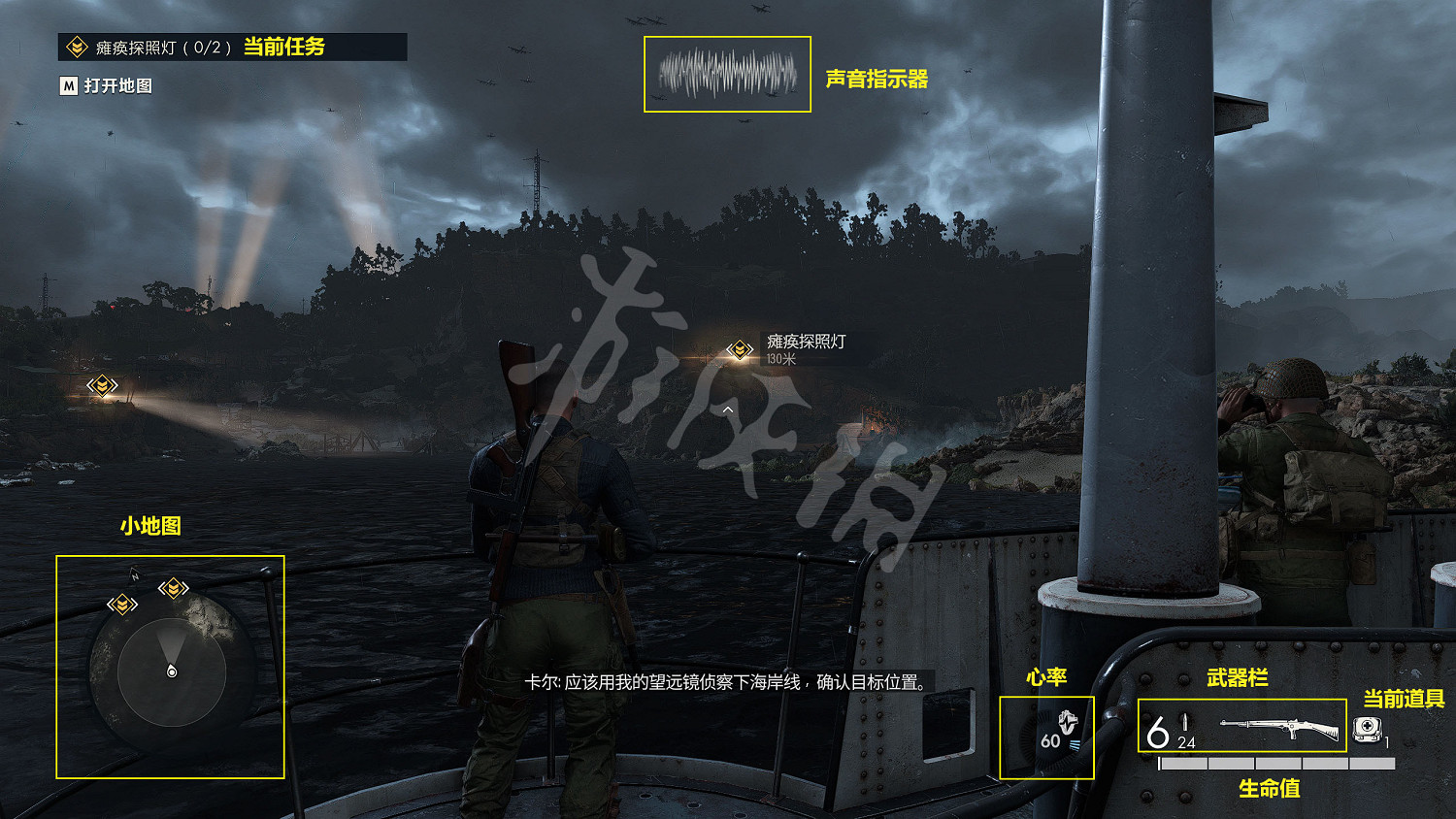Select the player direction arrow in the minimap center
The height and width of the screenshot is (819, 1456).
(x=172, y=670)
